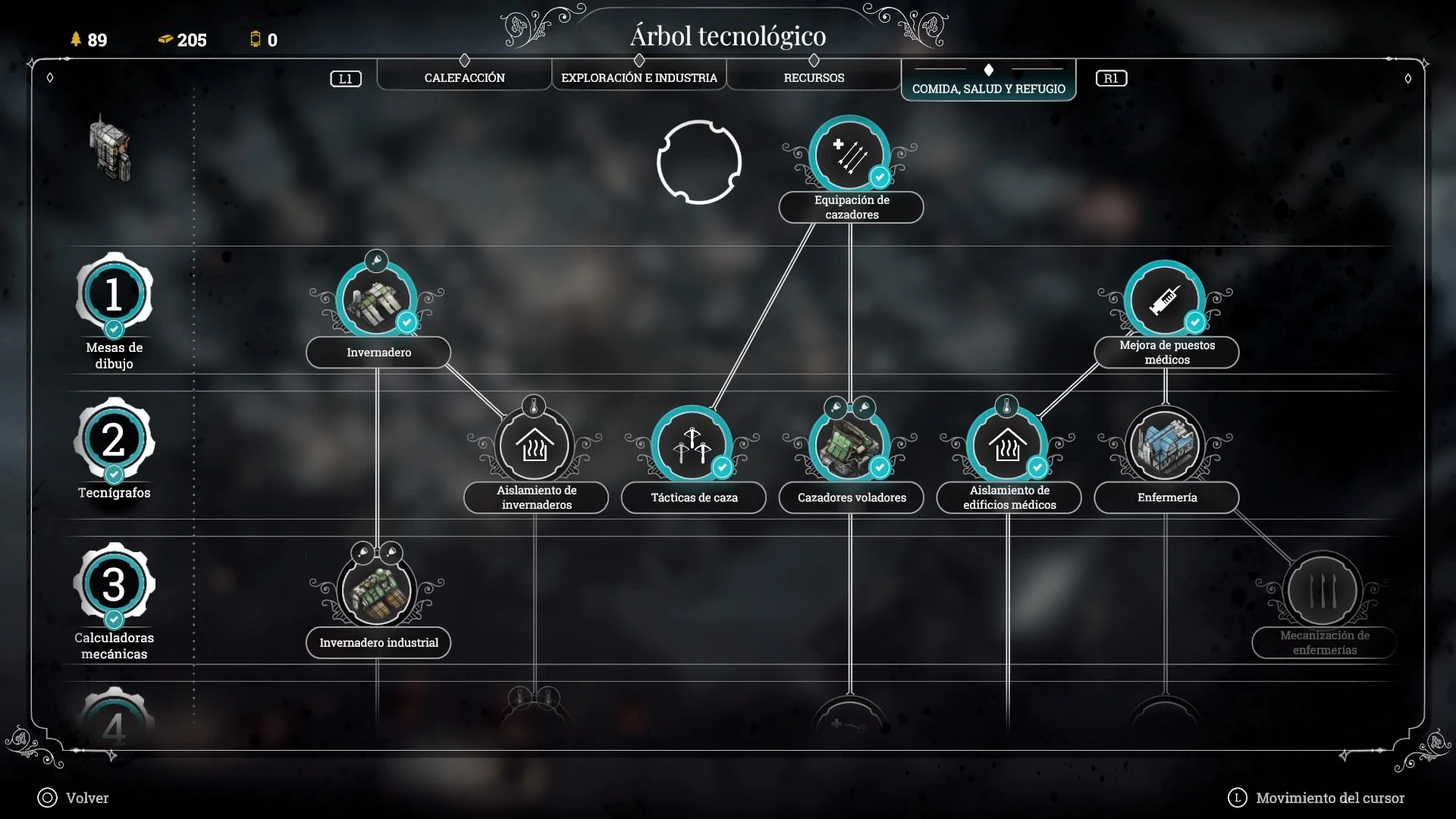Choose the Enfermería technology node
Image resolution: width=1456 pixels, height=819 pixels.
click(1165, 446)
